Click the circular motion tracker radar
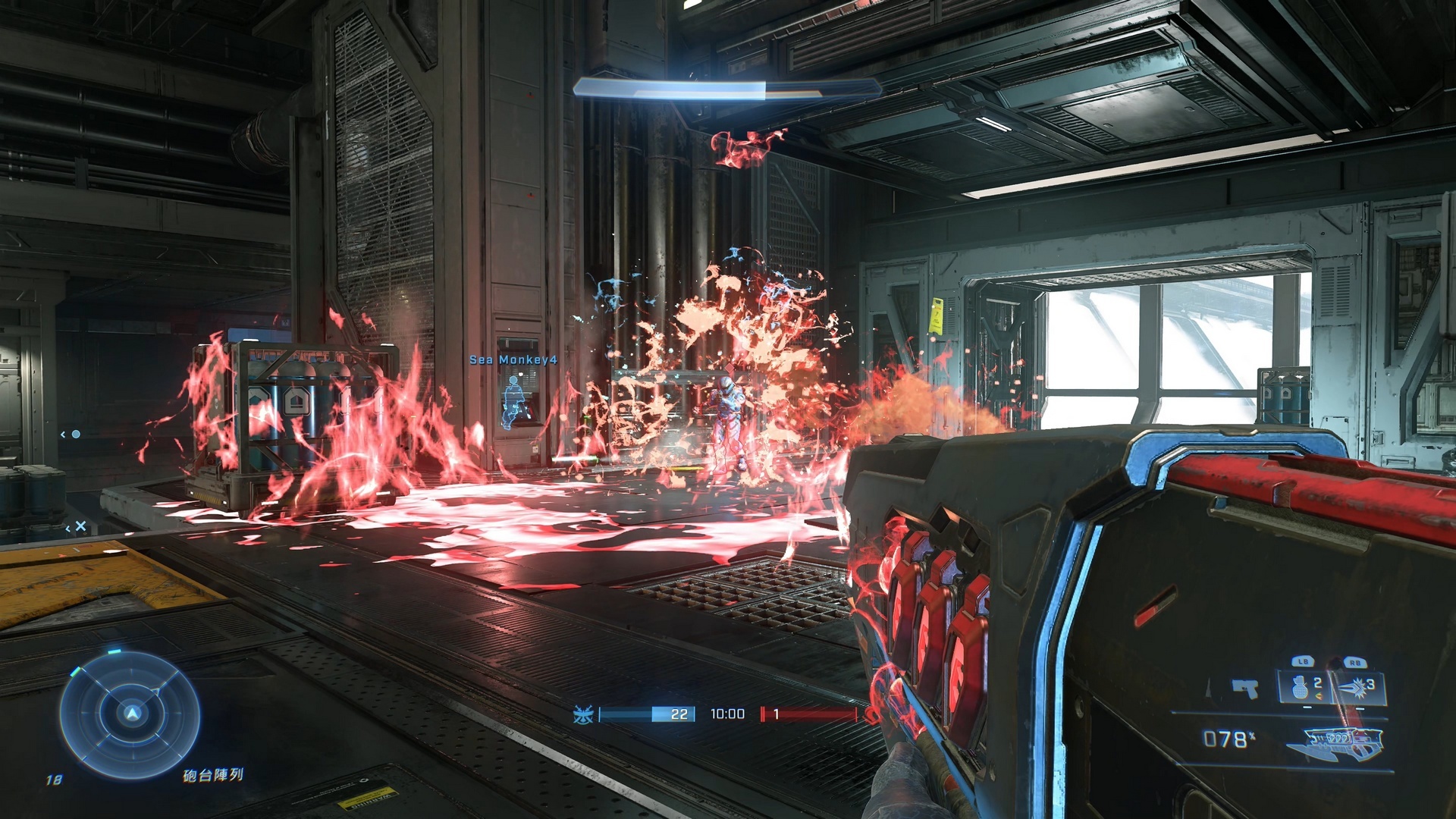1456x819 pixels. (130, 714)
